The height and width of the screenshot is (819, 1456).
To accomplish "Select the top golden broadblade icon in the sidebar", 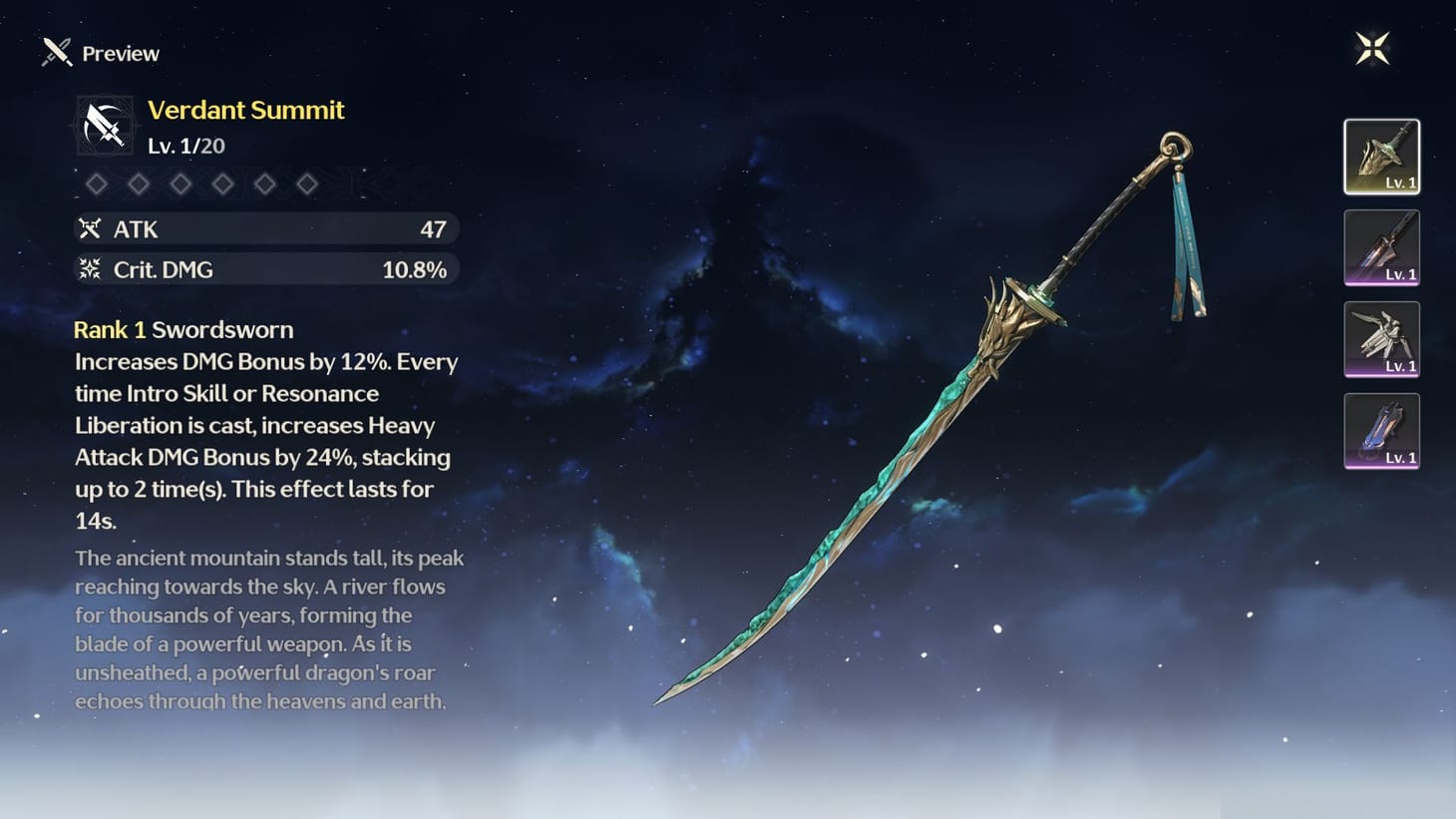I will (x=1381, y=157).
